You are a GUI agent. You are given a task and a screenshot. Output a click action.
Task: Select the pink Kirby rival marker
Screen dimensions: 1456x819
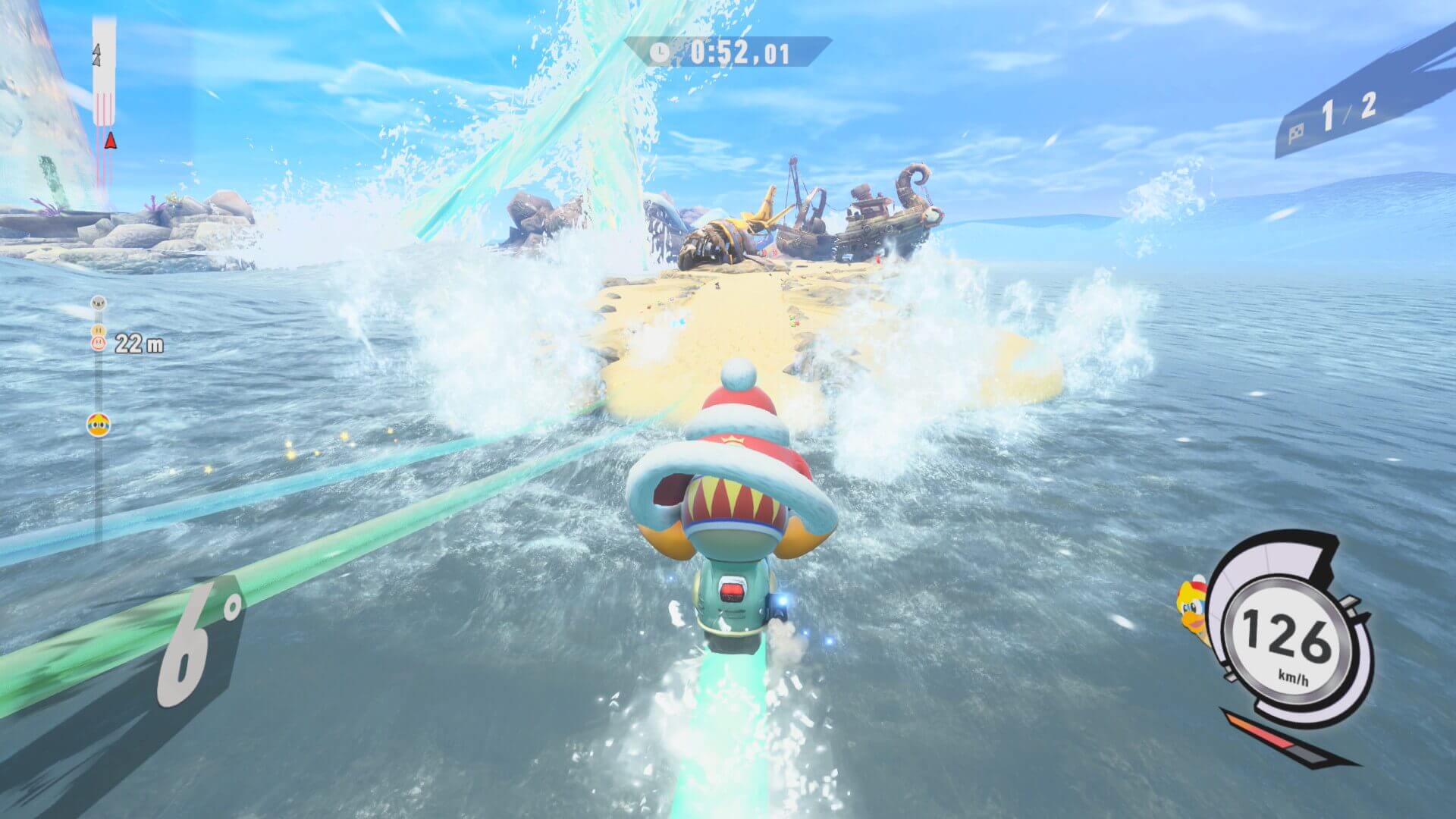98,343
